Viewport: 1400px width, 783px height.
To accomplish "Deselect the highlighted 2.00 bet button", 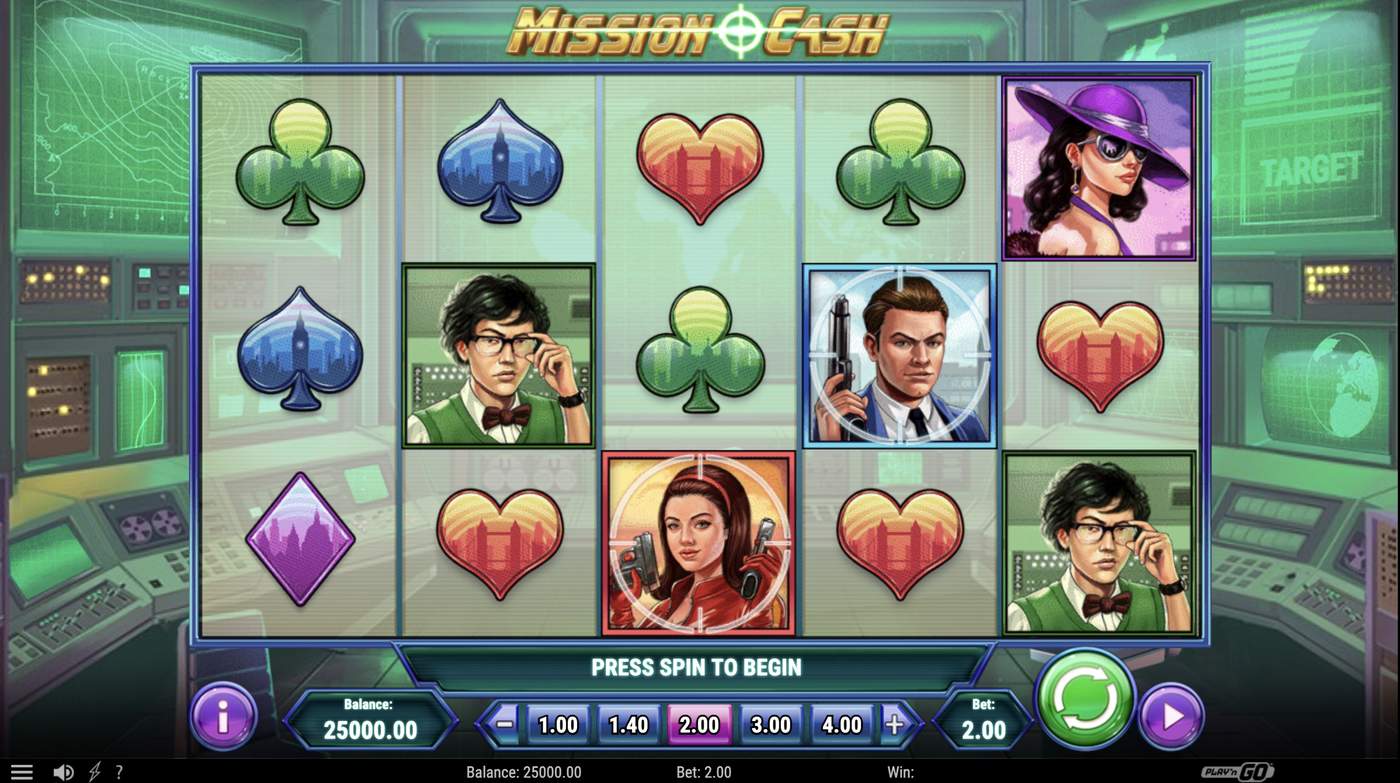I will (x=700, y=722).
